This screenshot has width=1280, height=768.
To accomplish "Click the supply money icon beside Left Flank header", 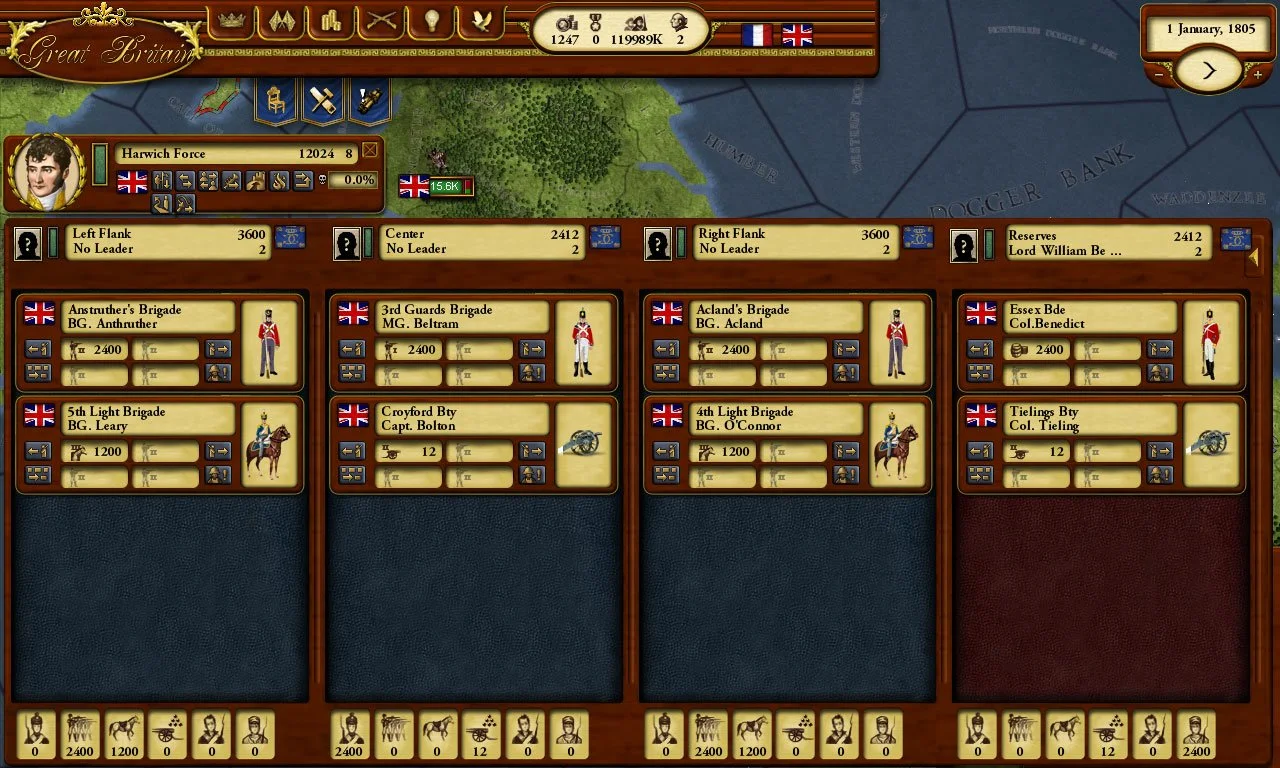I will point(290,240).
